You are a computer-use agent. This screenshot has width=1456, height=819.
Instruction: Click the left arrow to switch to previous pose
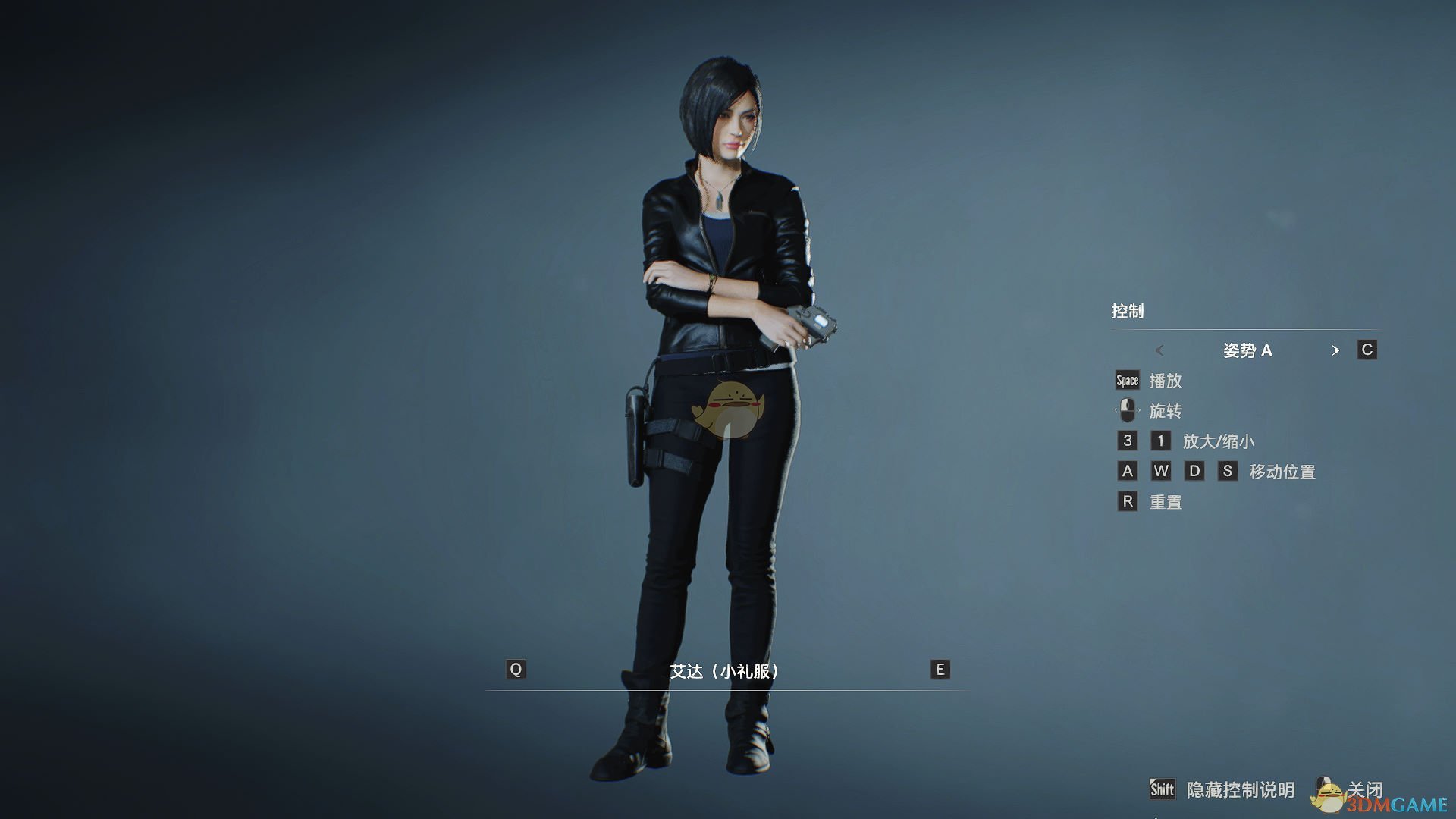click(1160, 350)
